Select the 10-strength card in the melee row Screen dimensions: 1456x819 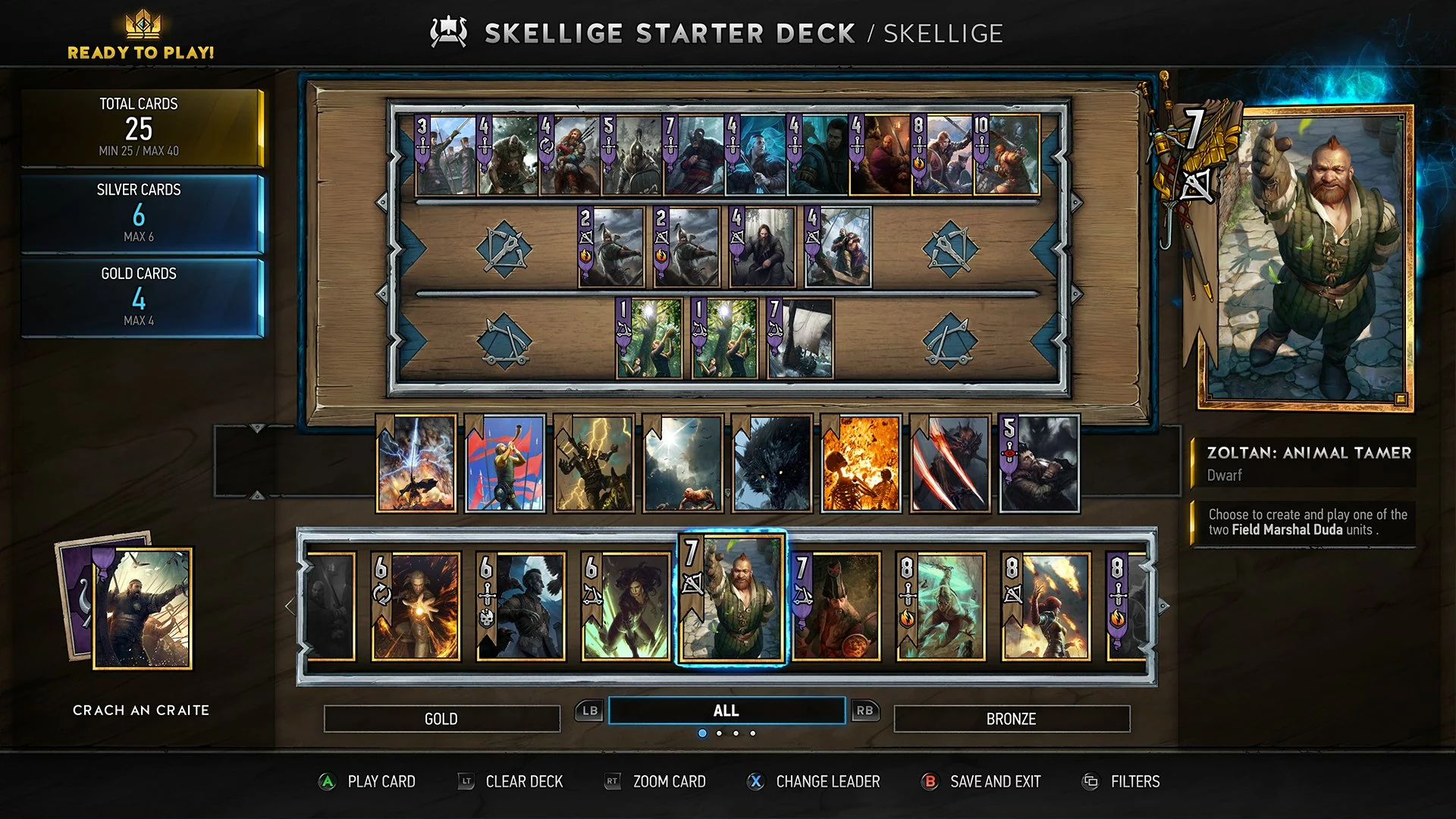click(1006, 155)
